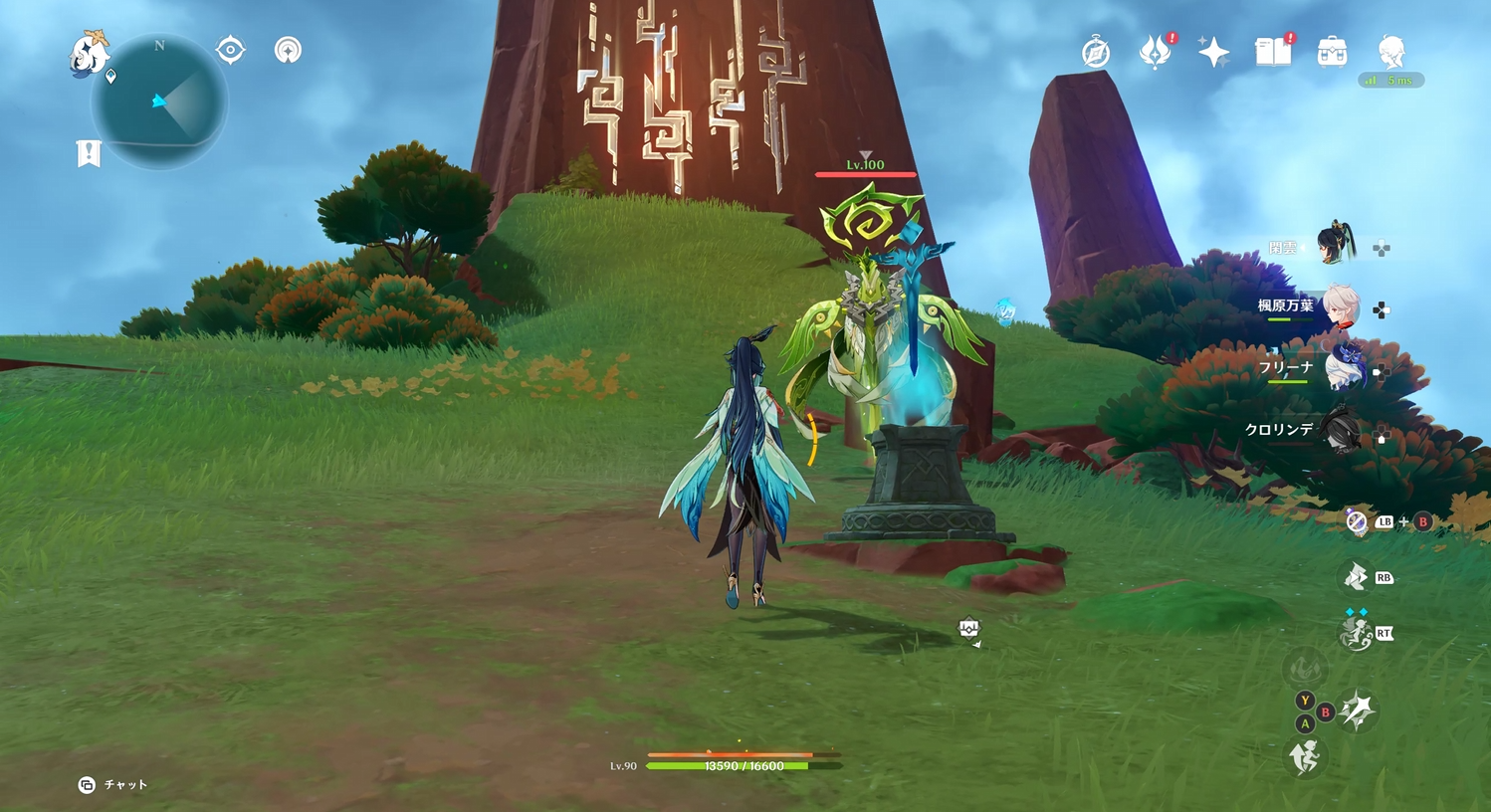This screenshot has width=1491, height=812.
Task: Open the Paimon menu
Action: (x=89, y=53)
